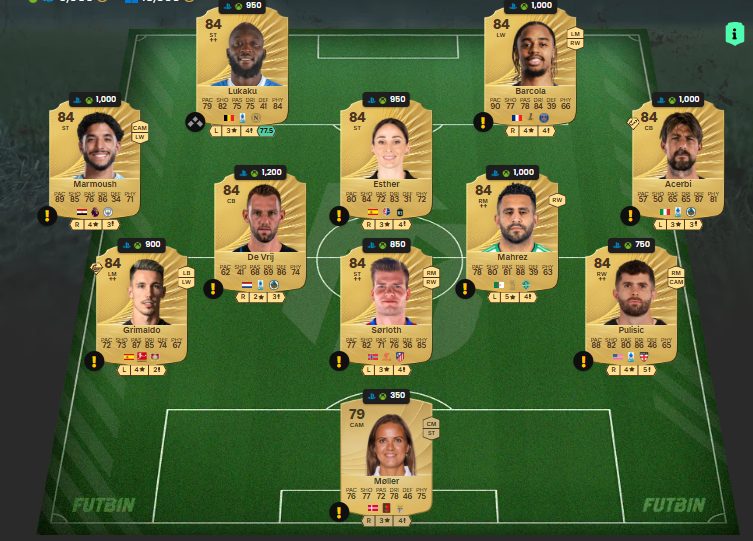Show the alert beside De Vrij

[213, 289]
